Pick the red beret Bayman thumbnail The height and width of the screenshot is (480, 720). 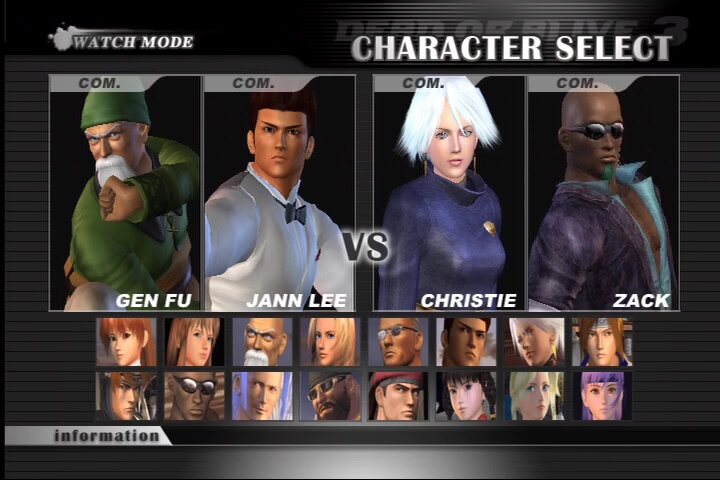[398, 396]
